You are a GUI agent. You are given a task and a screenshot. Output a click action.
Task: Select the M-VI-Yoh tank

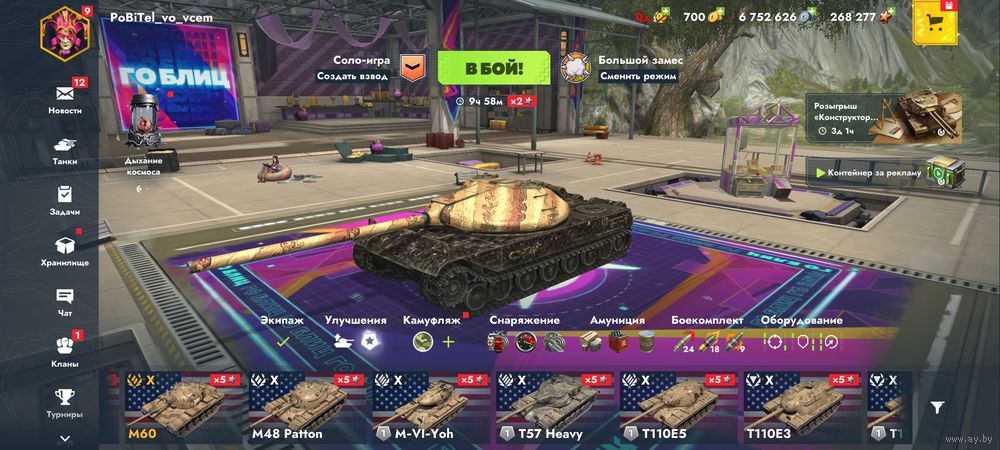tap(428, 408)
